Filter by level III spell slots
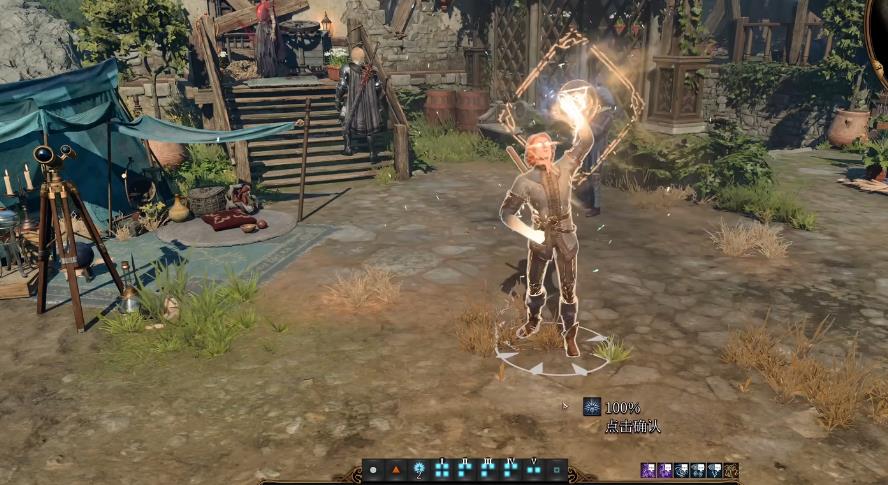This screenshot has width=888, height=485. [488, 469]
